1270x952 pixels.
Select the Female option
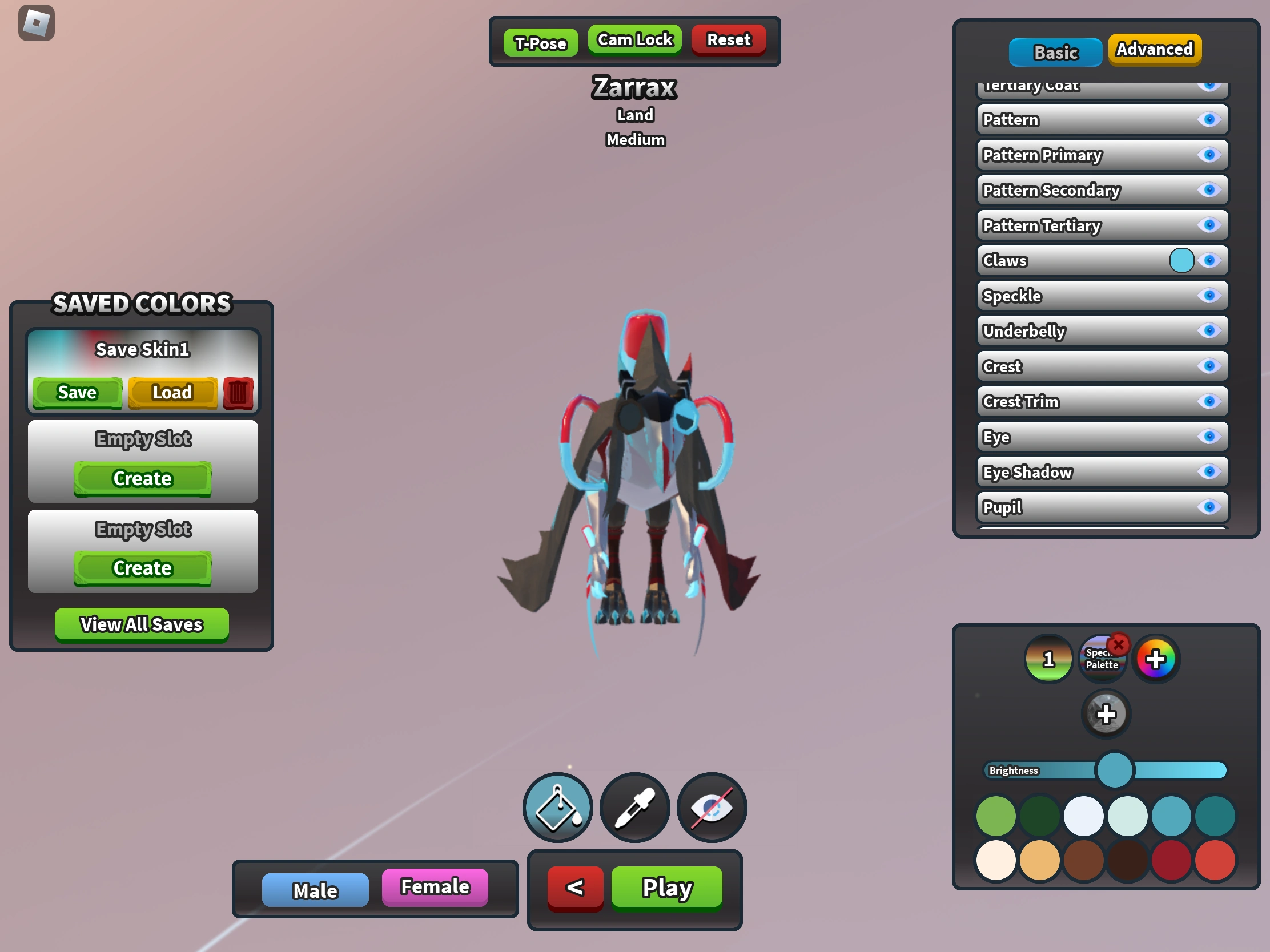[x=435, y=887]
